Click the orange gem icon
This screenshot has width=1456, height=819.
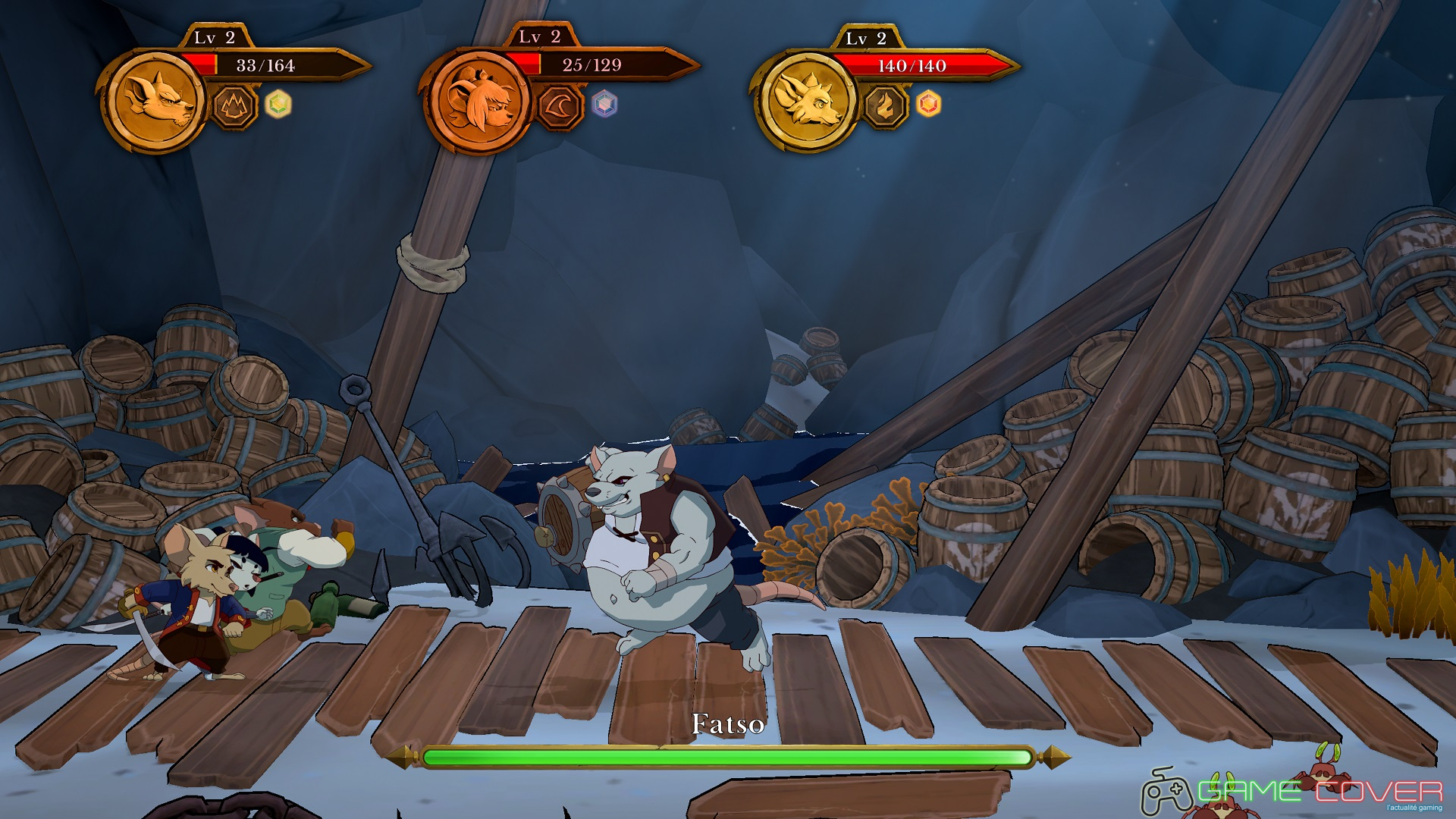point(929,104)
